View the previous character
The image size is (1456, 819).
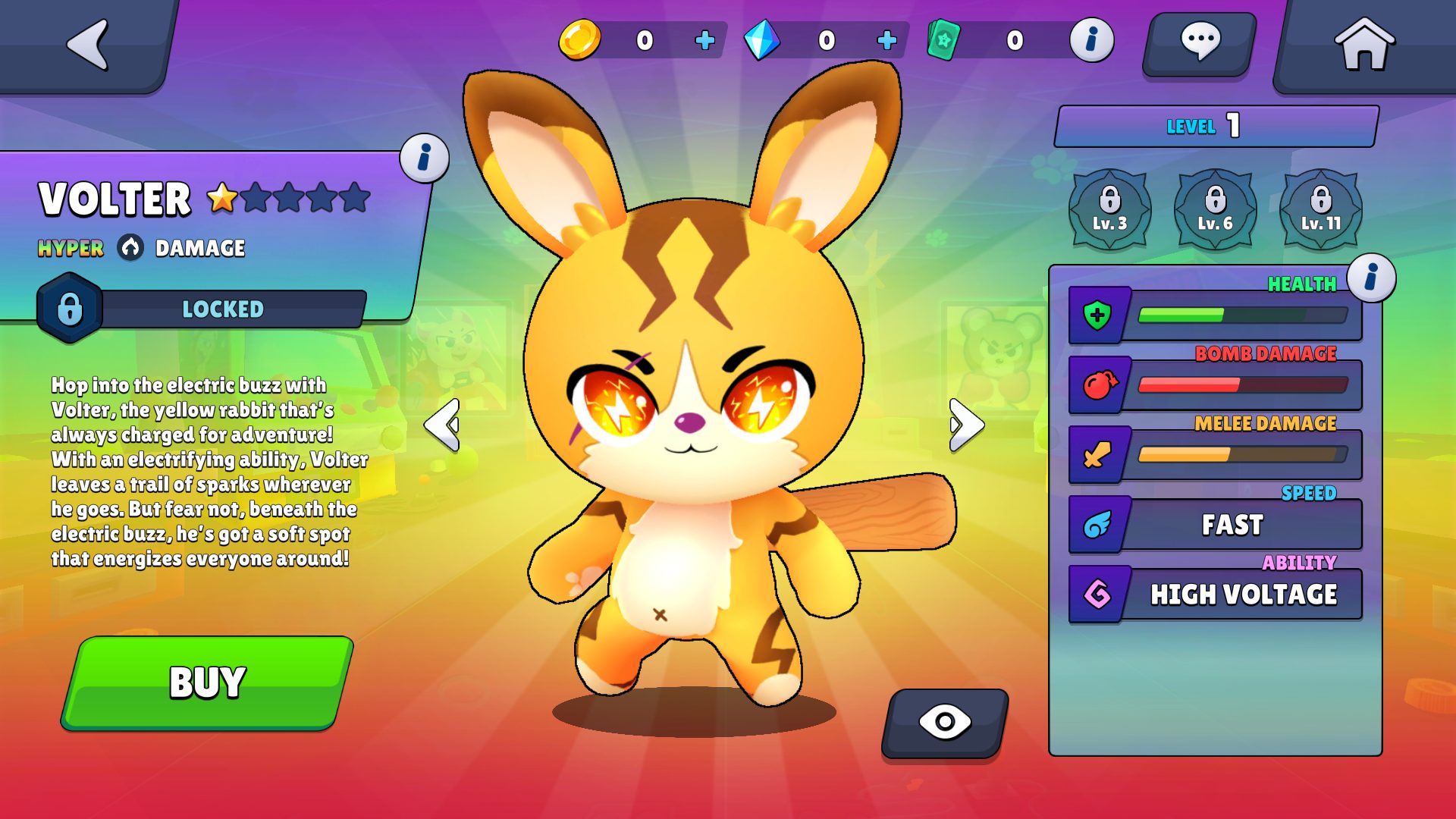(443, 425)
